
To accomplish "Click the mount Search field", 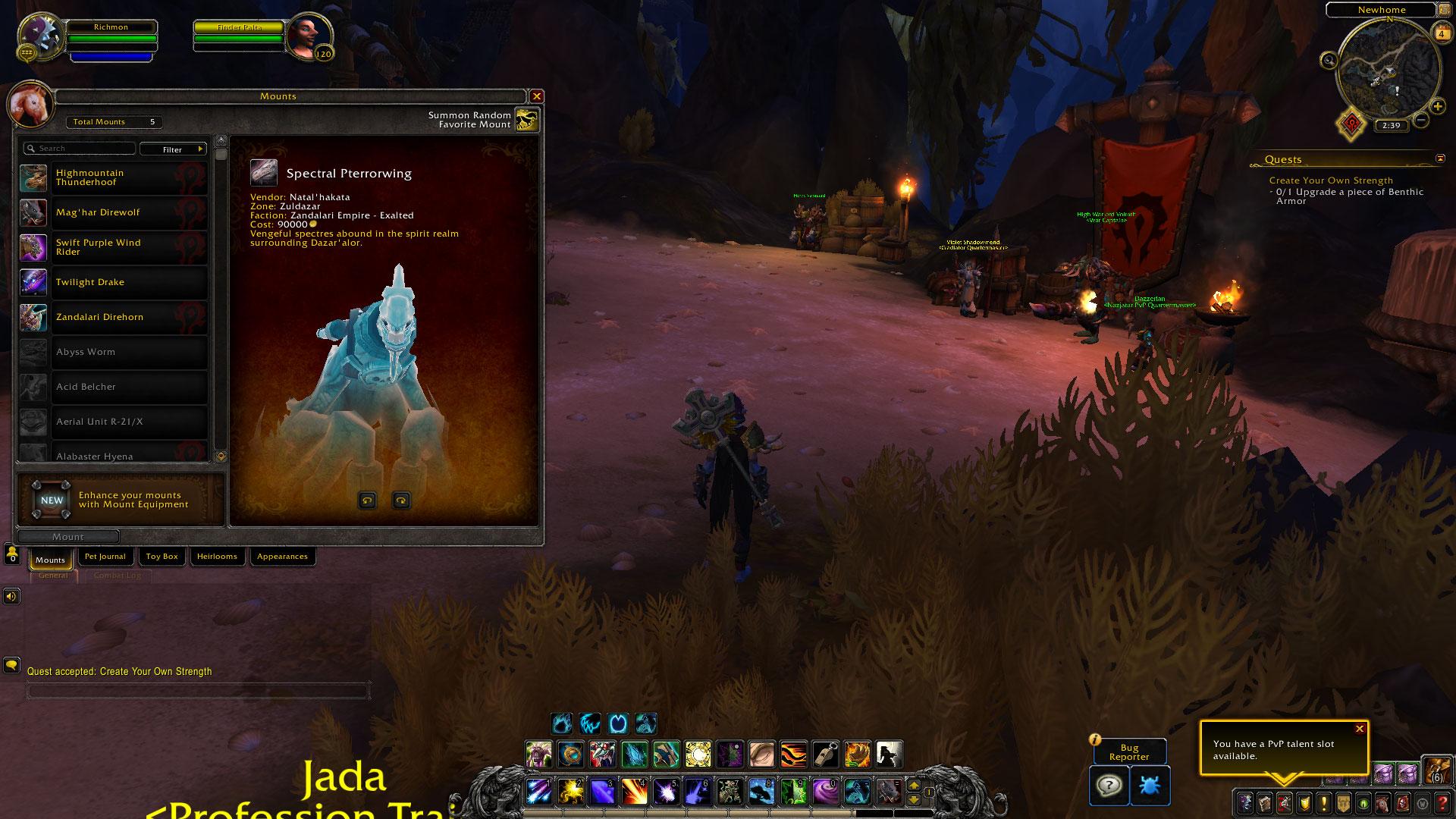I will pyautogui.click(x=80, y=149).
